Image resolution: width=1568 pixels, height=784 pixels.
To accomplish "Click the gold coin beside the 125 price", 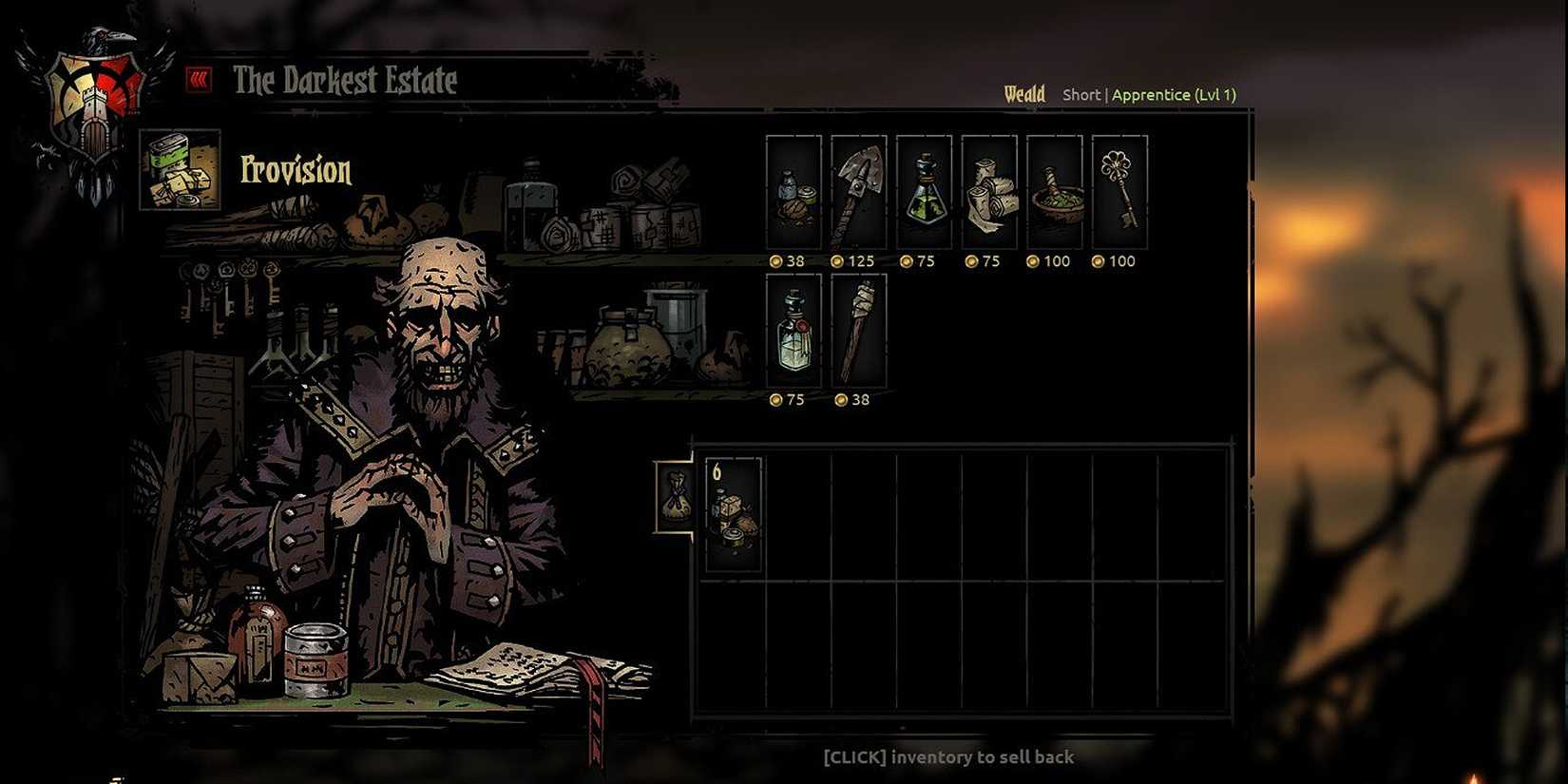I will tap(836, 261).
